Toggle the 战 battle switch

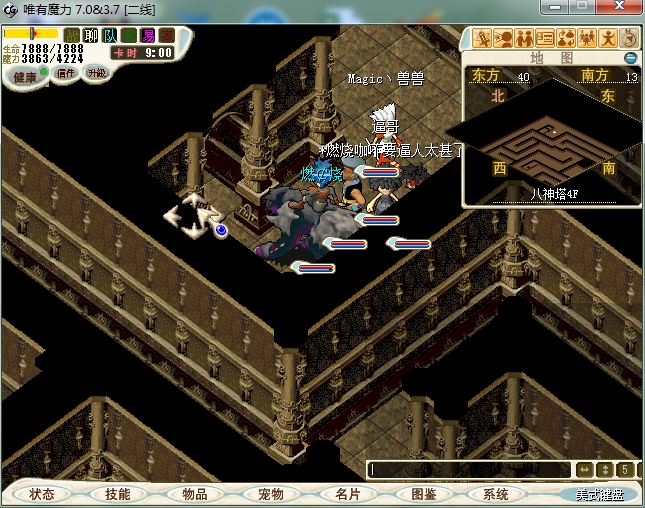(x=72, y=35)
